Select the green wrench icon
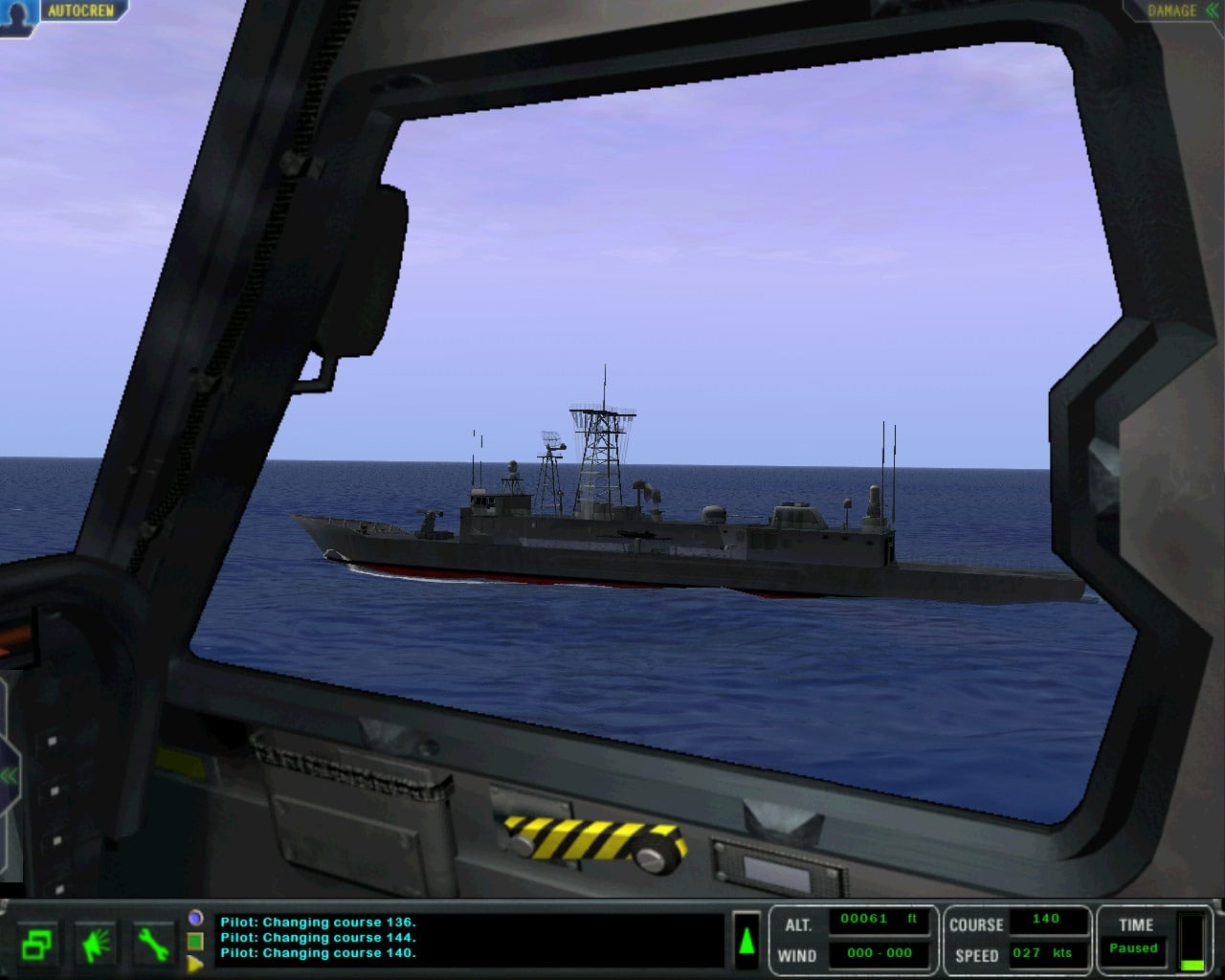This screenshot has width=1225, height=980. [x=152, y=945]
